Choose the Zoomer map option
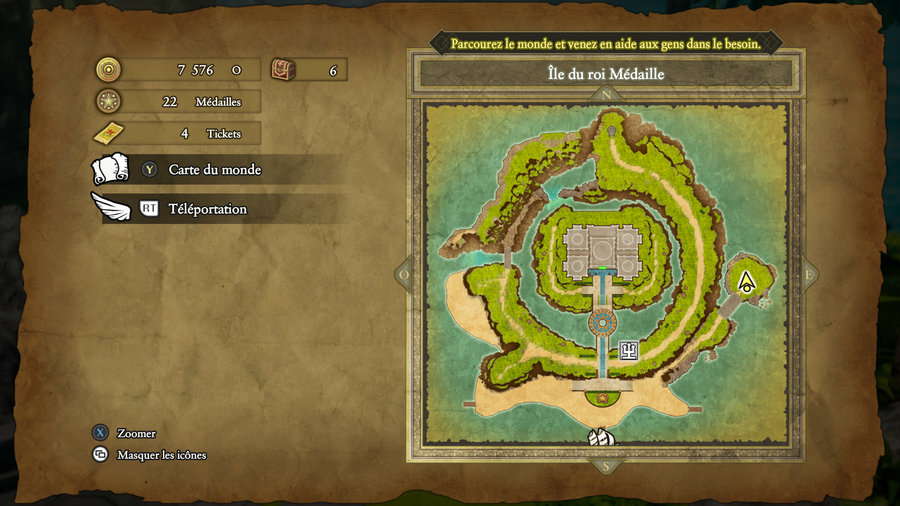 point(136,433)
